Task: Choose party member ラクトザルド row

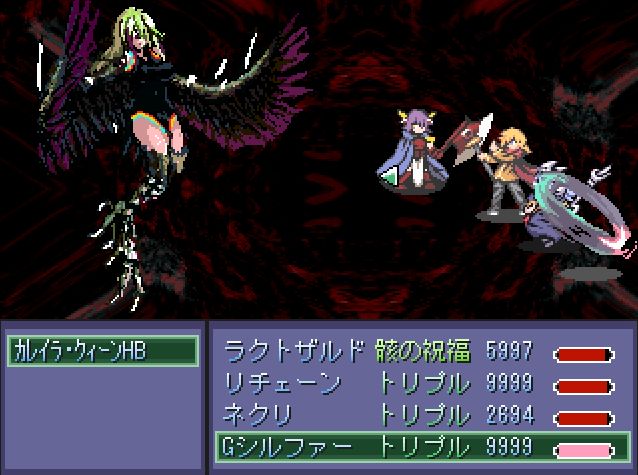Action: tap(420, 352)
